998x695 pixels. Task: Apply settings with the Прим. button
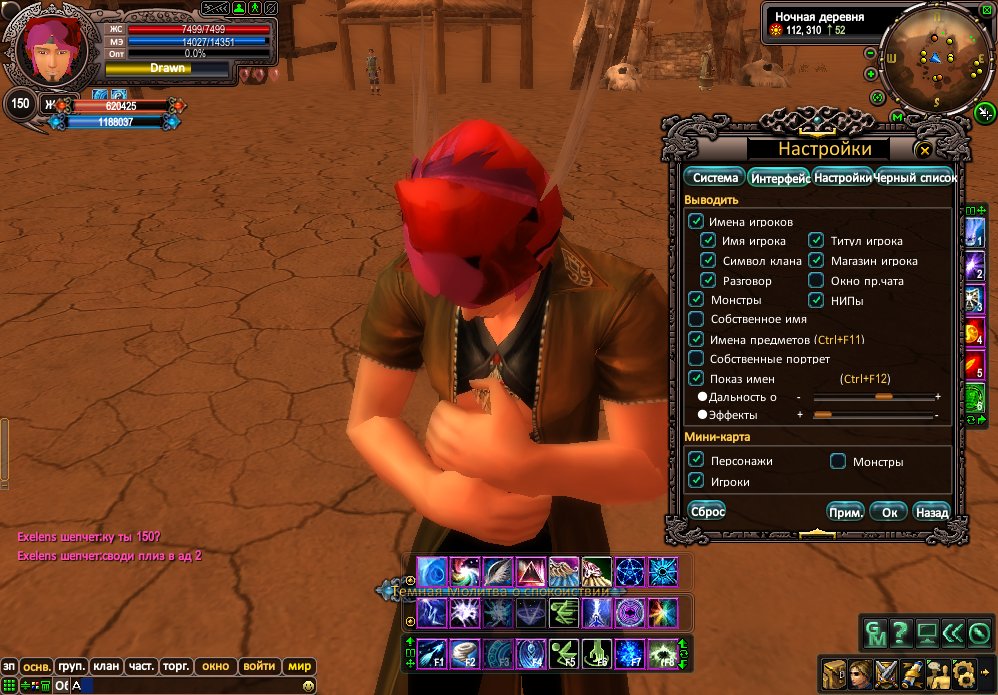click(845, 511)
